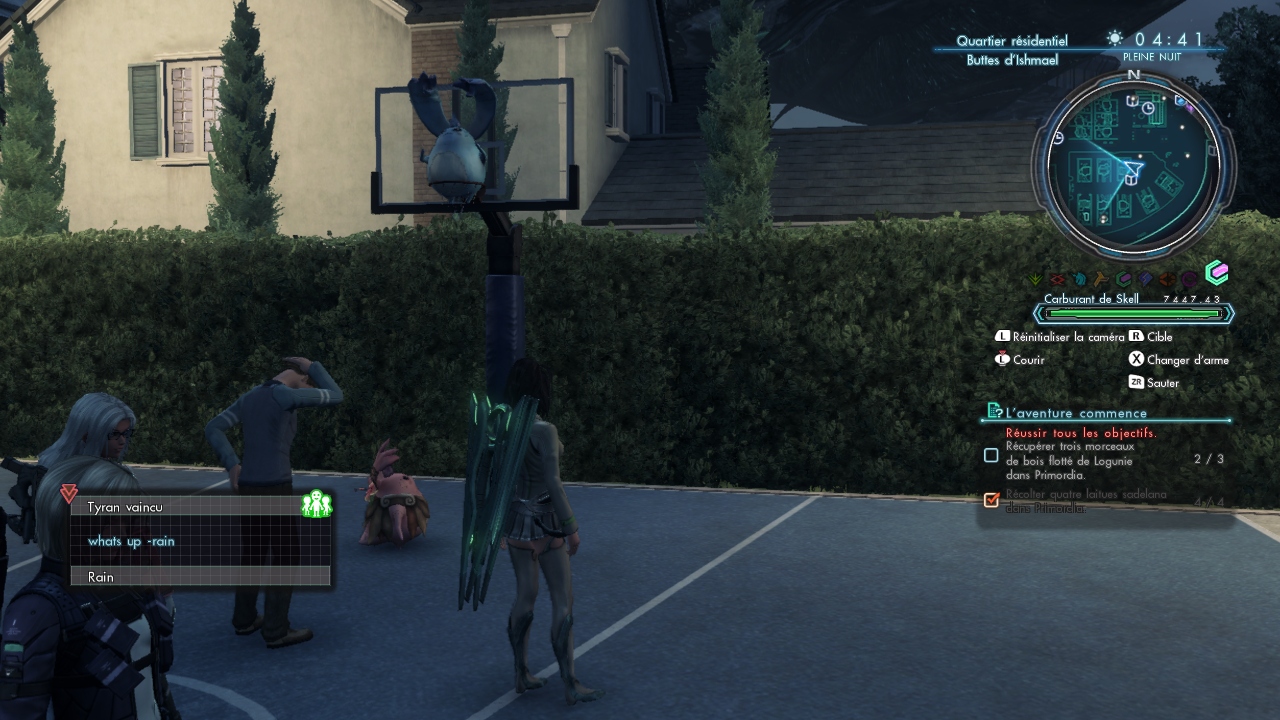Select the L'aventure commence quest tracker header
The image size is (1280, 720).
pos(1077,412)
